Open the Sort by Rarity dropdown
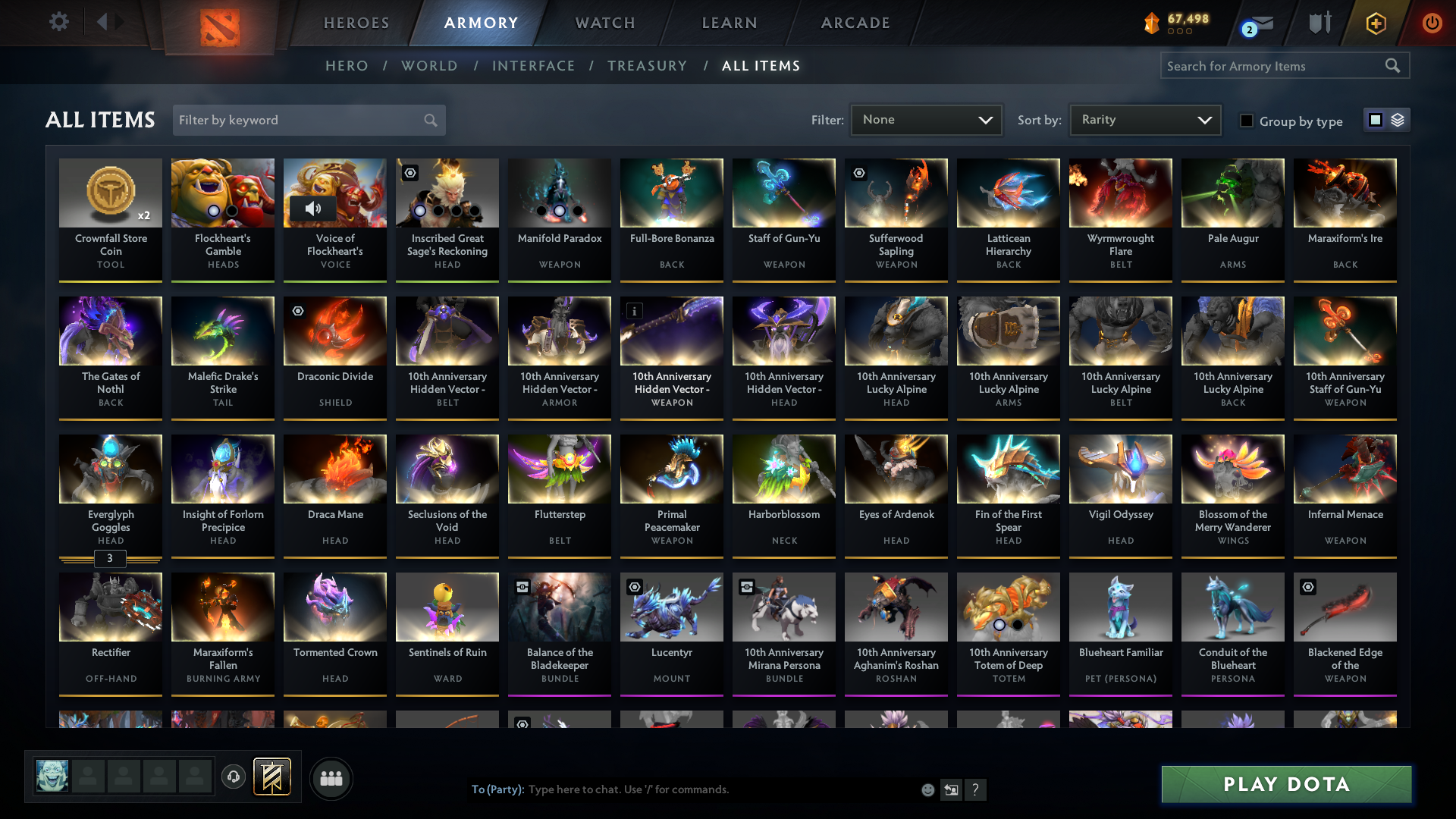This screenshot has height=819, width=1456. (x=1144, y=119)
